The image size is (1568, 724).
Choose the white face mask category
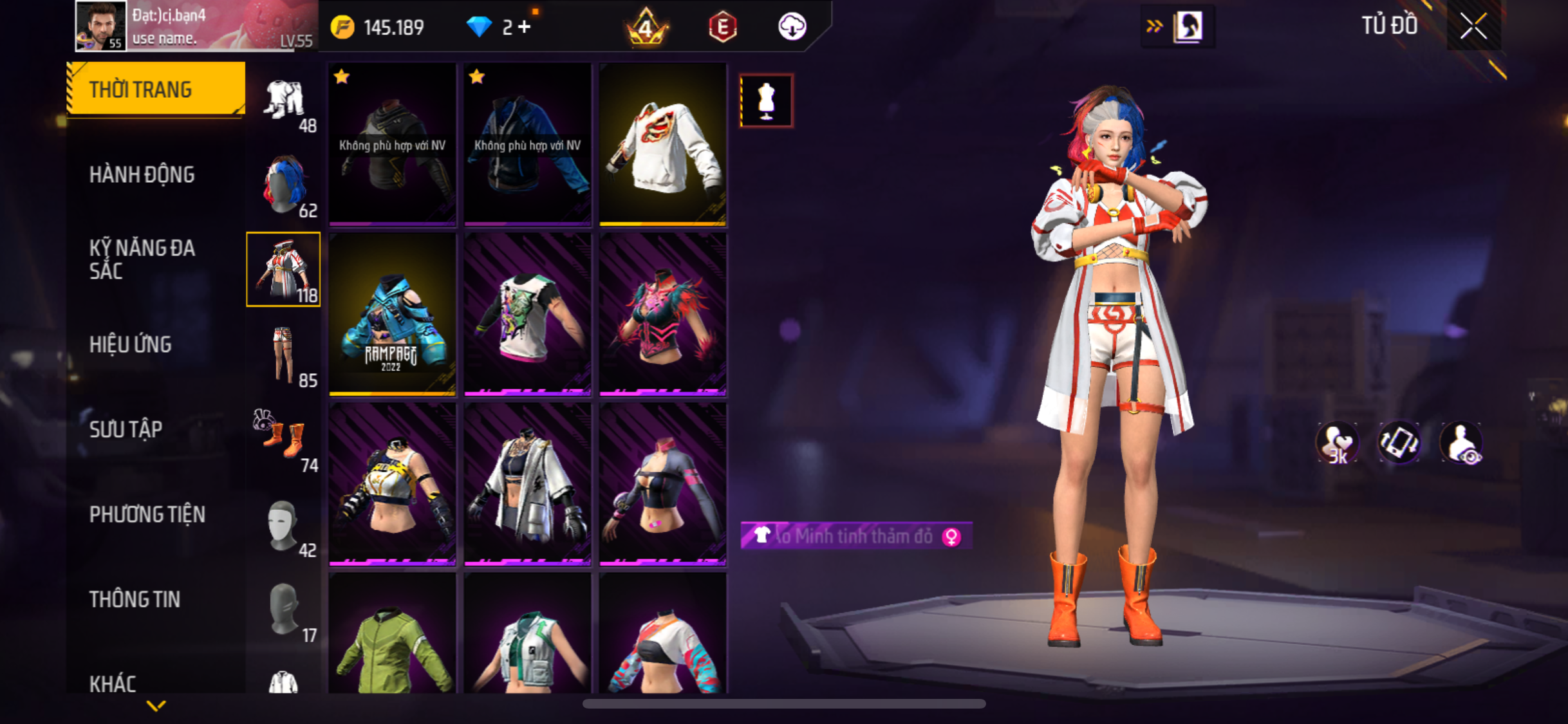point(284,525)
